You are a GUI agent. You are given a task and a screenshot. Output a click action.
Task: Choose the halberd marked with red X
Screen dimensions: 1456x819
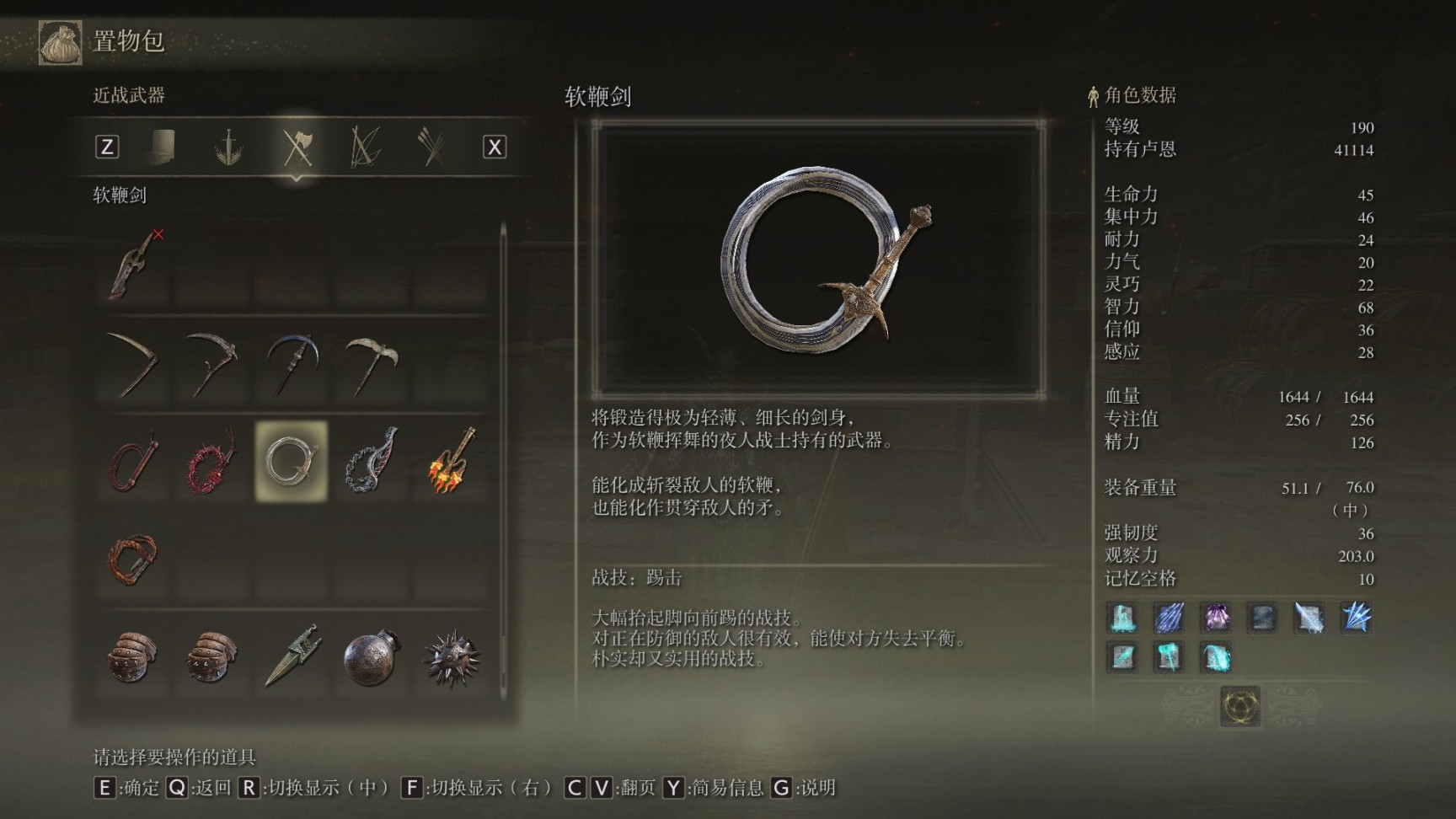click(x=133, y=265)
